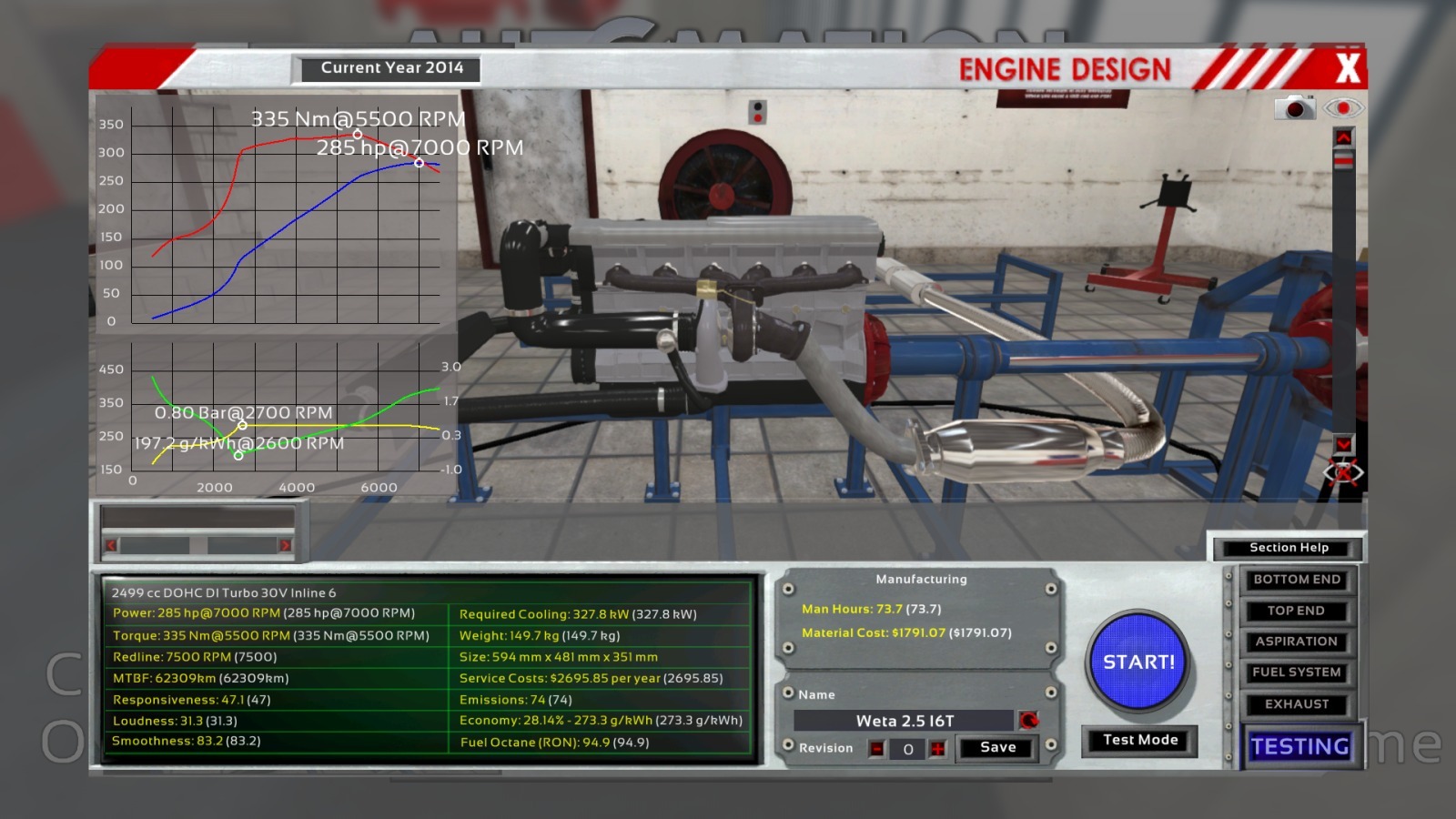Save the engine design

point(997,747)
